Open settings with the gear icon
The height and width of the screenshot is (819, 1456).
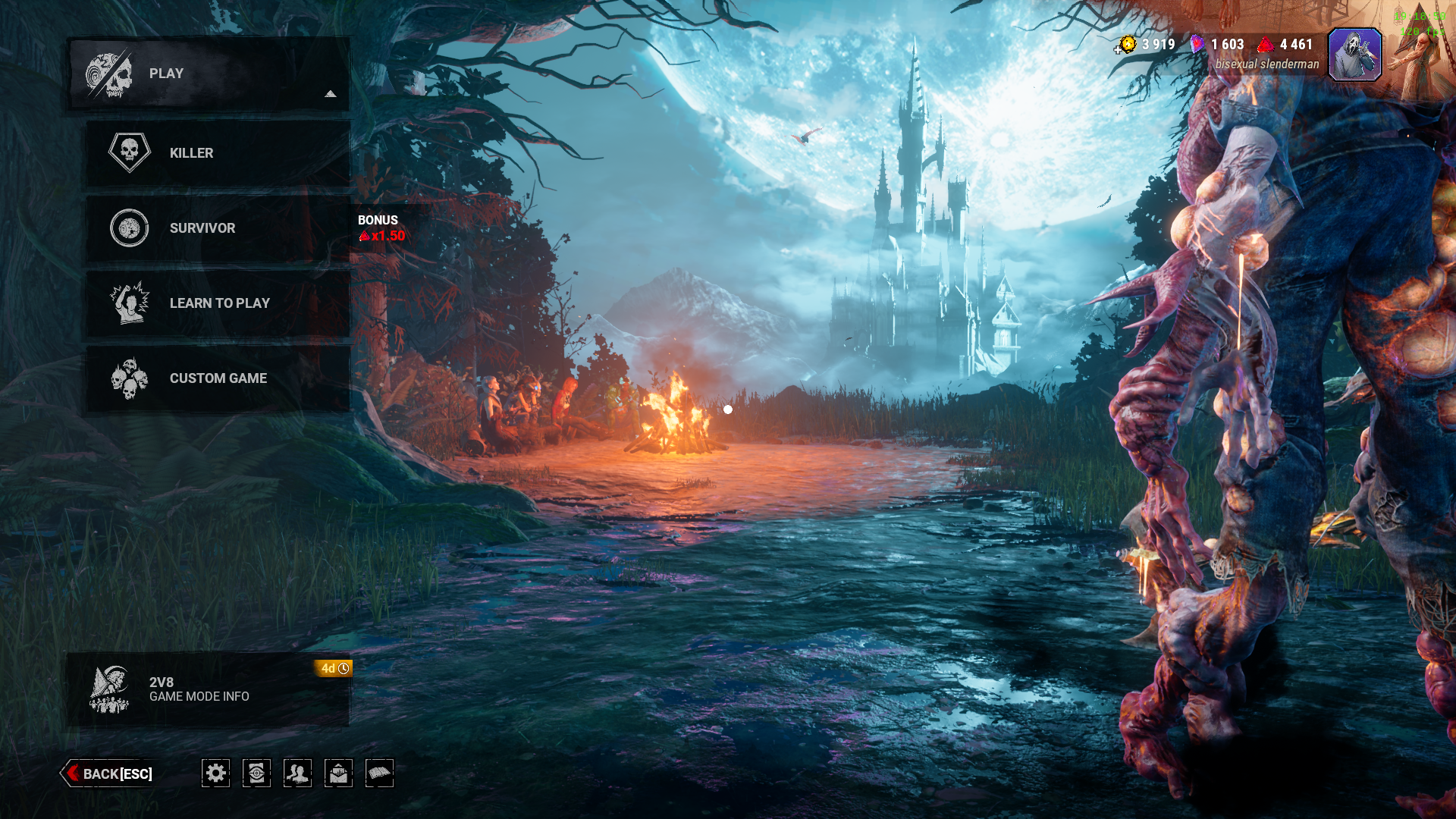point(216,773)
